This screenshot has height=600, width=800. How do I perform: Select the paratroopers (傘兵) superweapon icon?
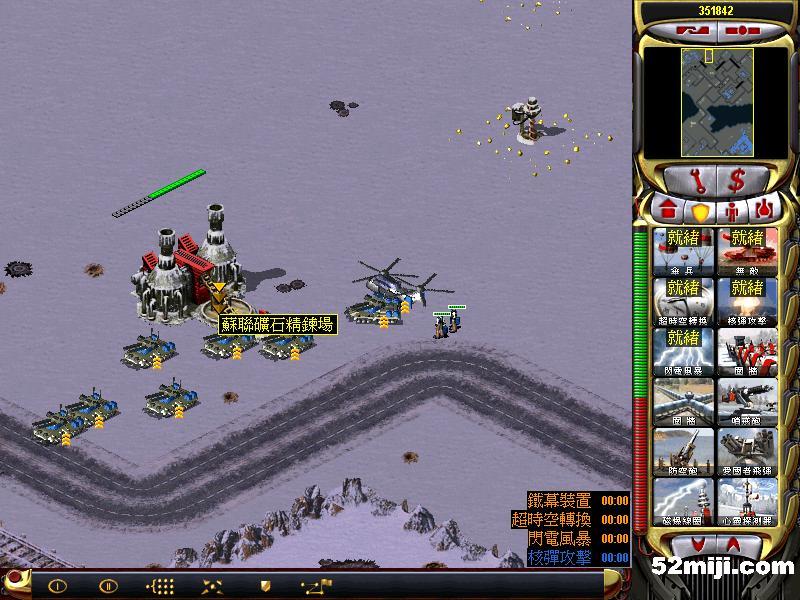(x=682, y=251)
